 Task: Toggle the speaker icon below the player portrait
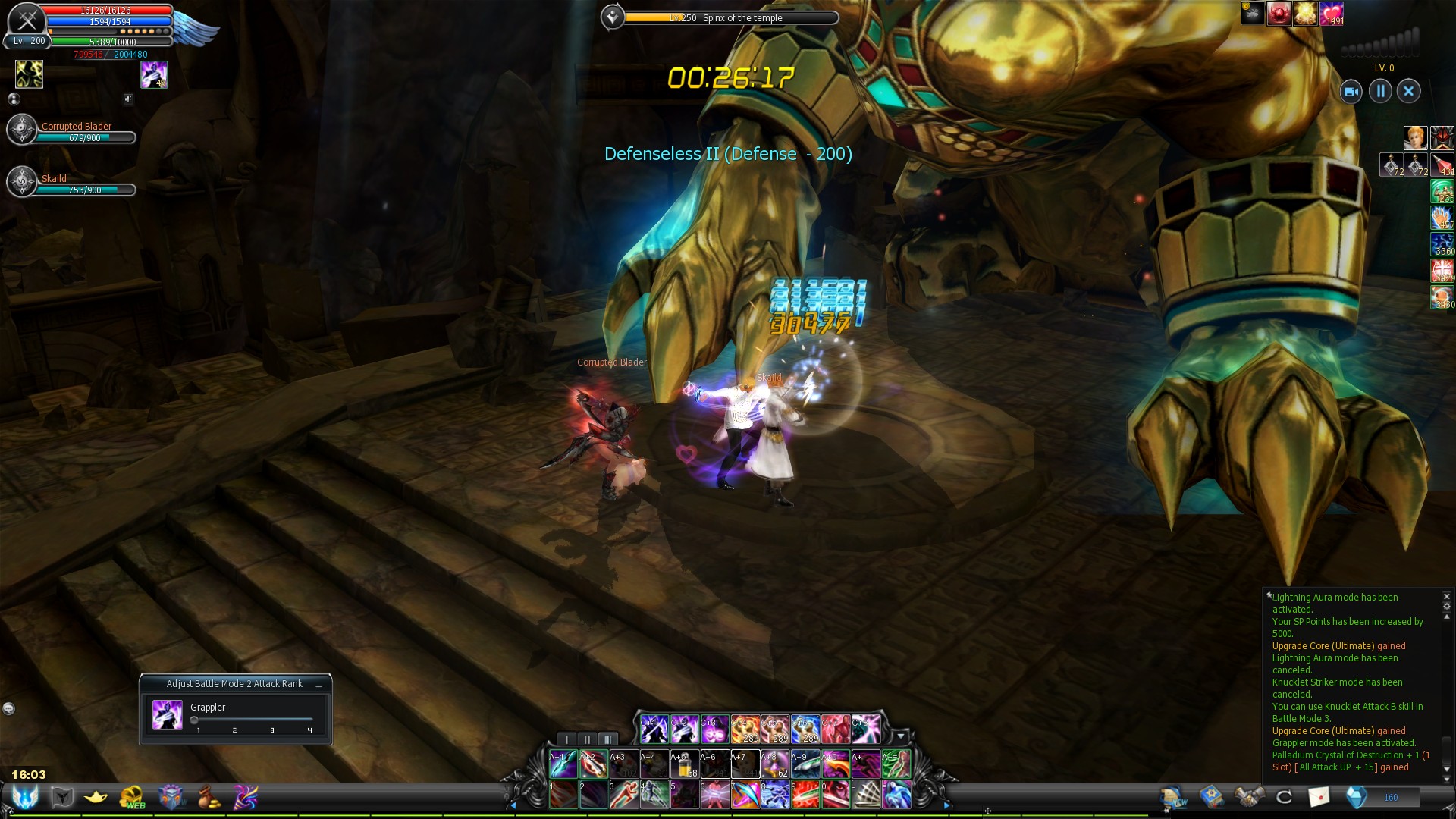point(127,99)
